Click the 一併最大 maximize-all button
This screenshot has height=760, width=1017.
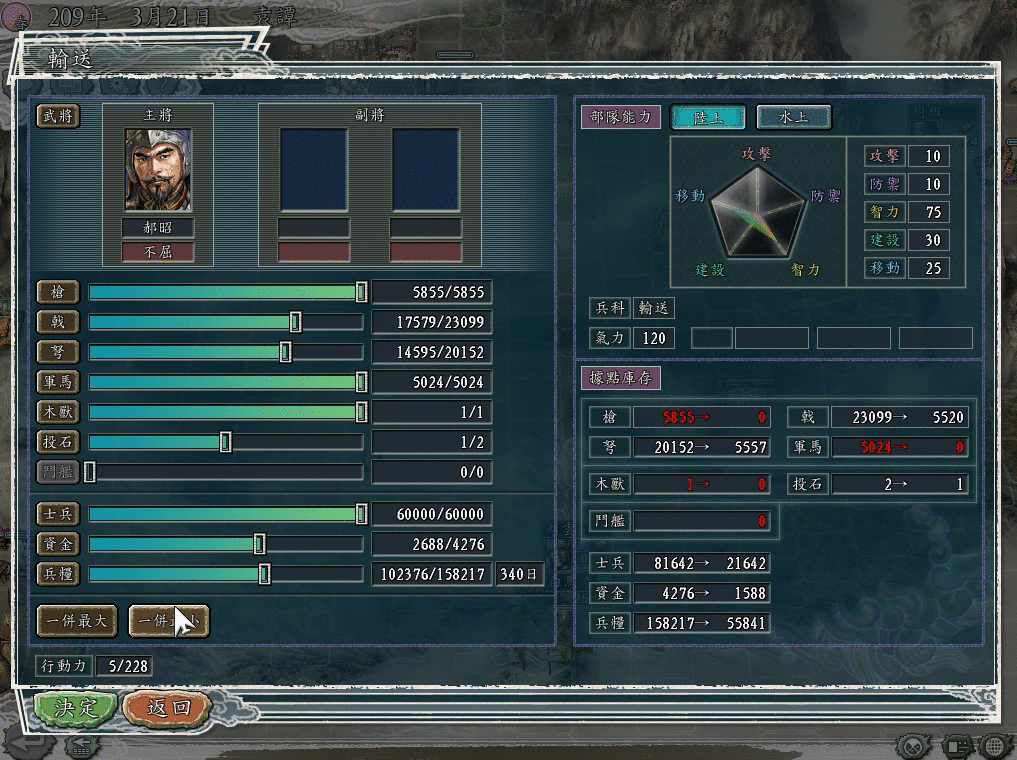point(77,620)
